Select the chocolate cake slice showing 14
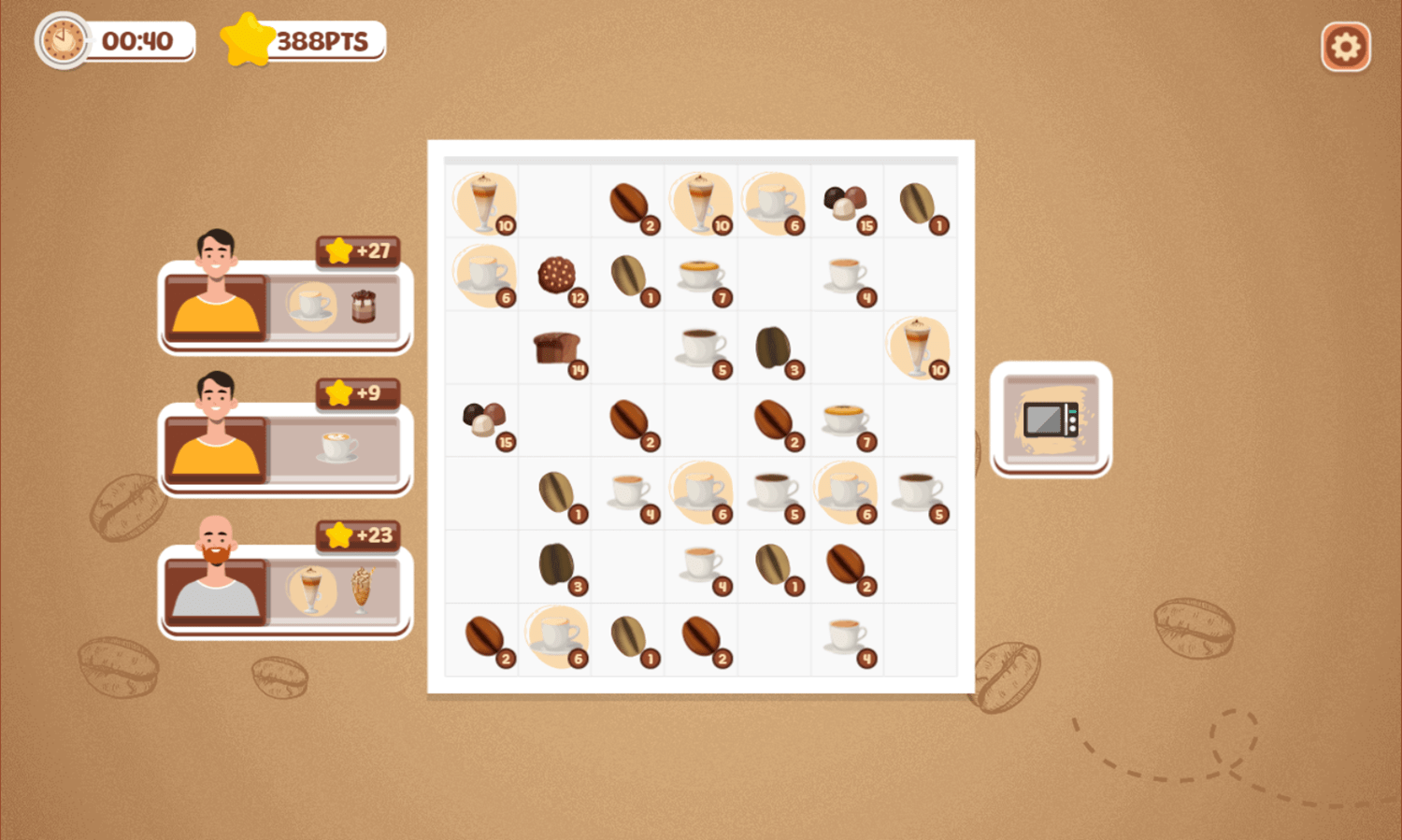1402x840 pixels. (x=556, y=347)
